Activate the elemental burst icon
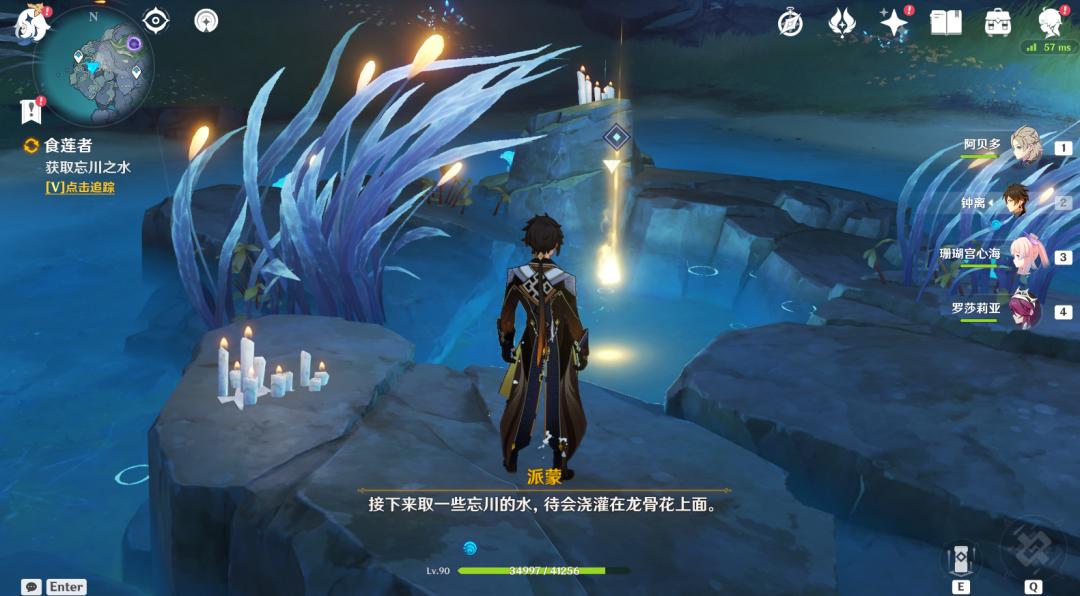Viewport: 1080px width, 596px height. (1032, 548)
